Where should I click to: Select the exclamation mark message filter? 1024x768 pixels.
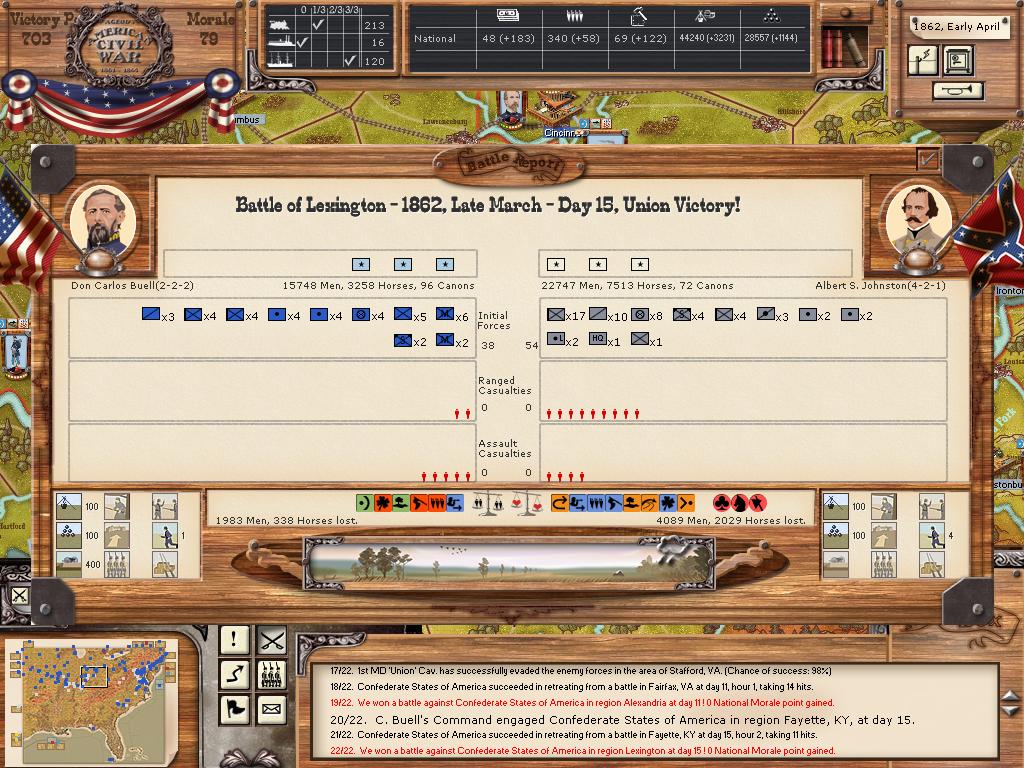coord(235,638)
